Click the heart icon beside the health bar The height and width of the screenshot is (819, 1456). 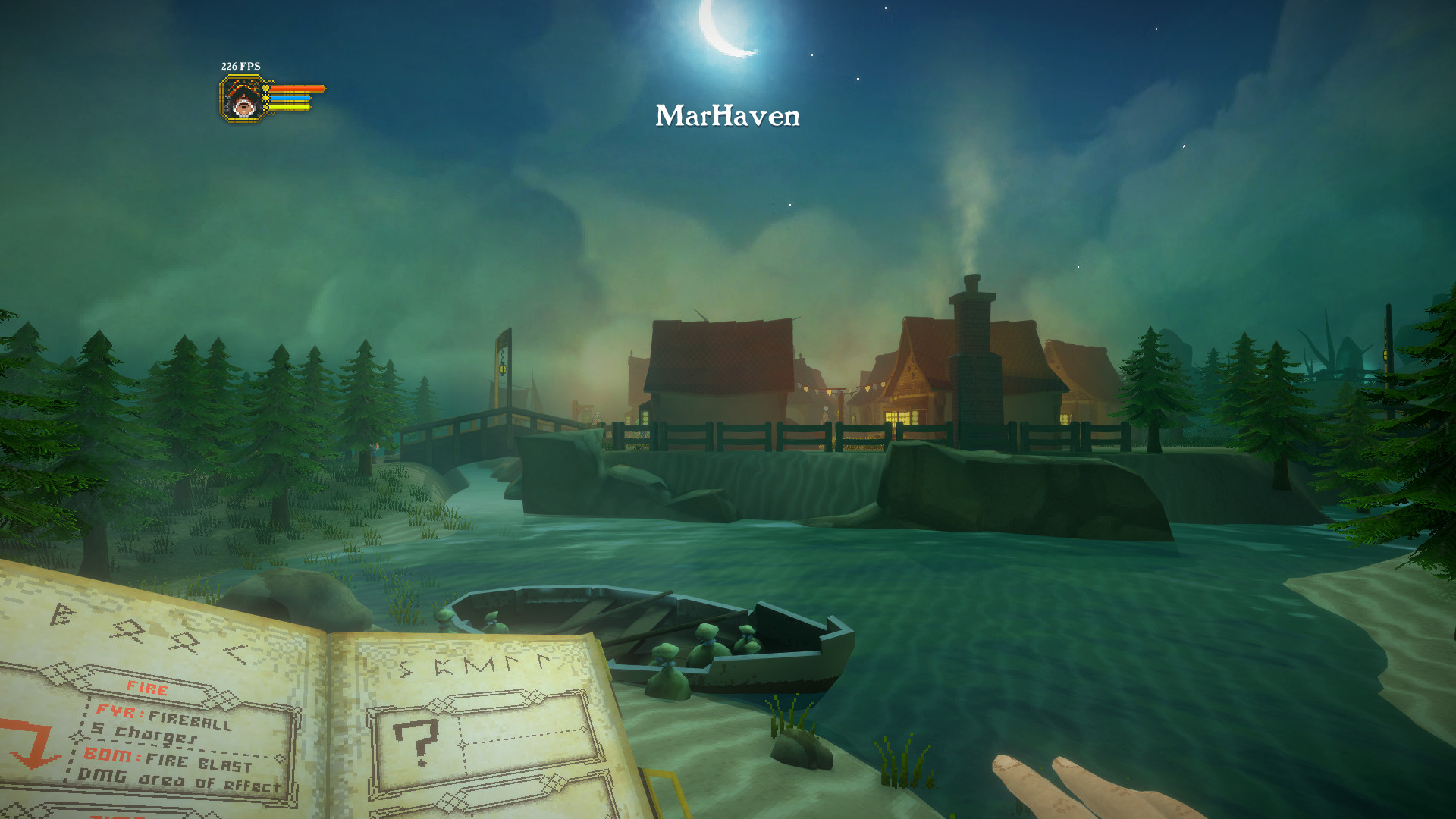tap(265, 88)
